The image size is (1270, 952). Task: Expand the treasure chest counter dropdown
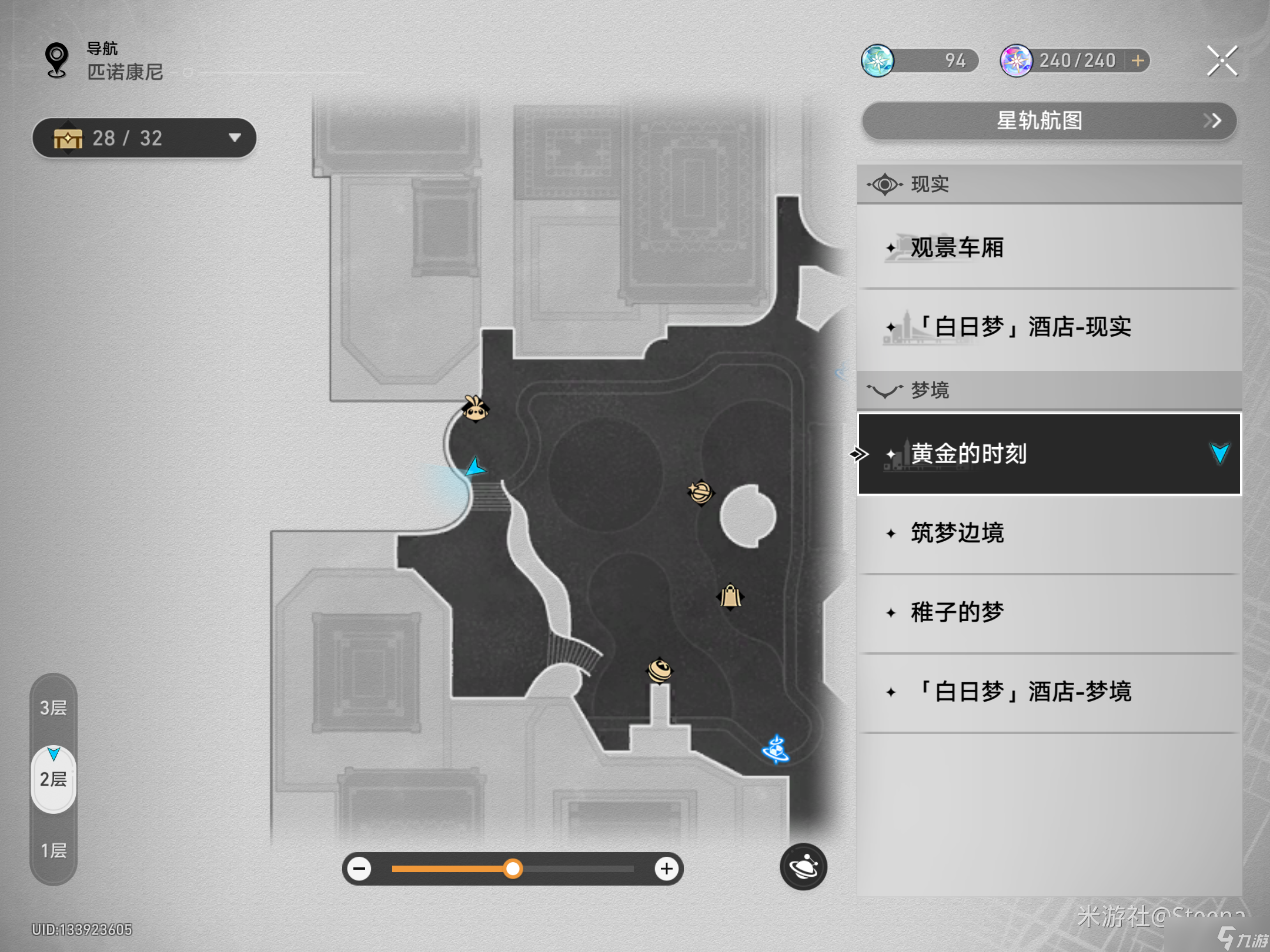235,138
